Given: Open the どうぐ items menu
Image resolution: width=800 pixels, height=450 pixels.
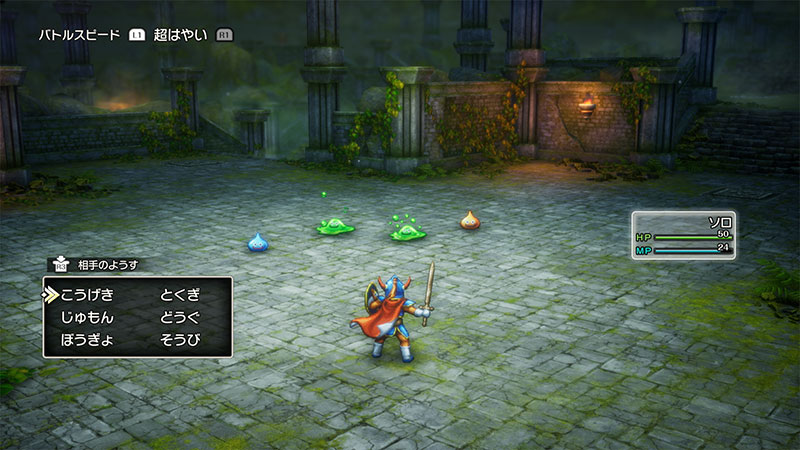Looking at the screenshot, I should (x=180, y=317).
